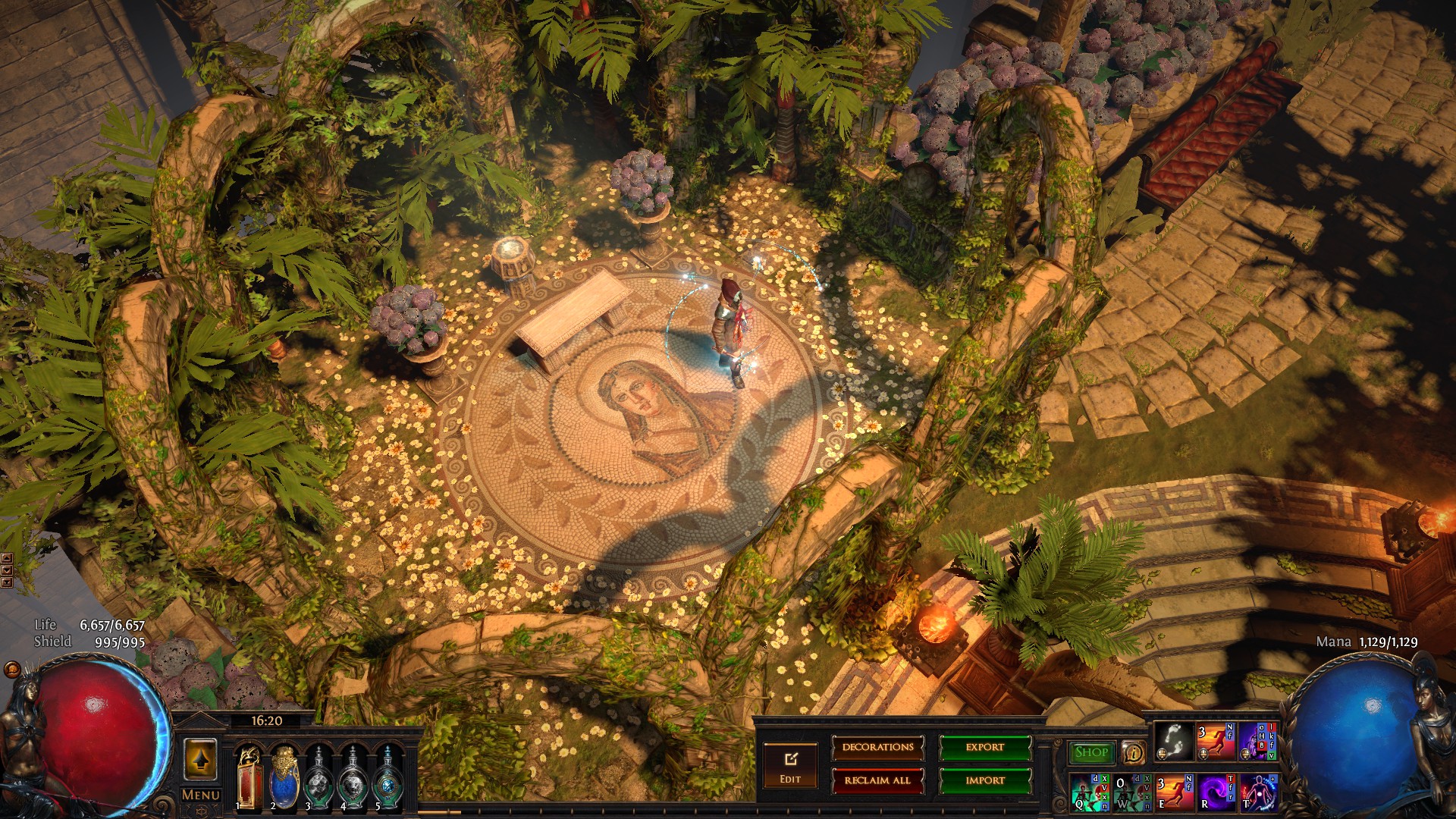Activate the skeleton skill bound to Q
This screenshot has width=1456, height=819.
tap(1090, 791)
